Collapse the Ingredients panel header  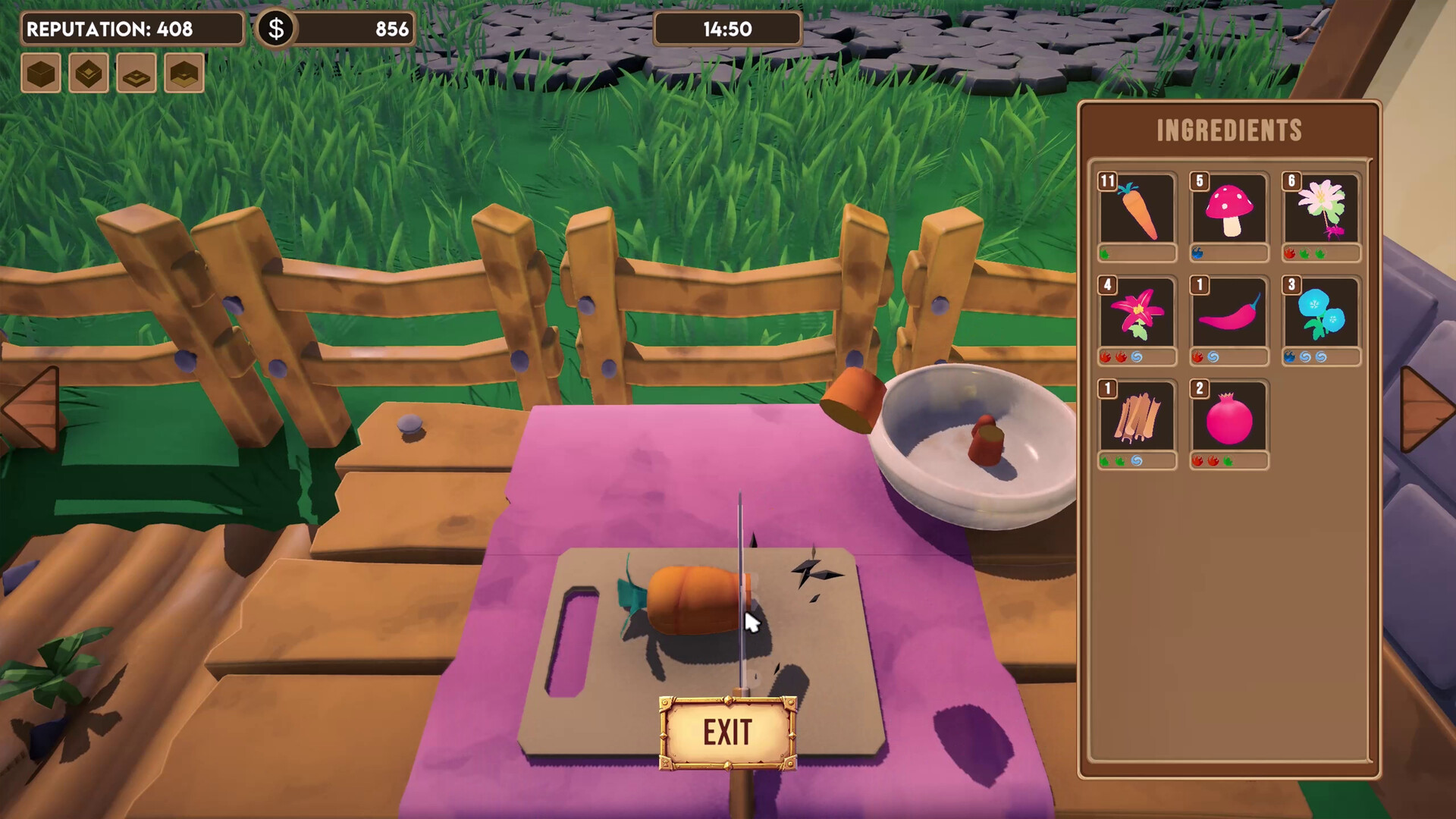[1228, 129]
